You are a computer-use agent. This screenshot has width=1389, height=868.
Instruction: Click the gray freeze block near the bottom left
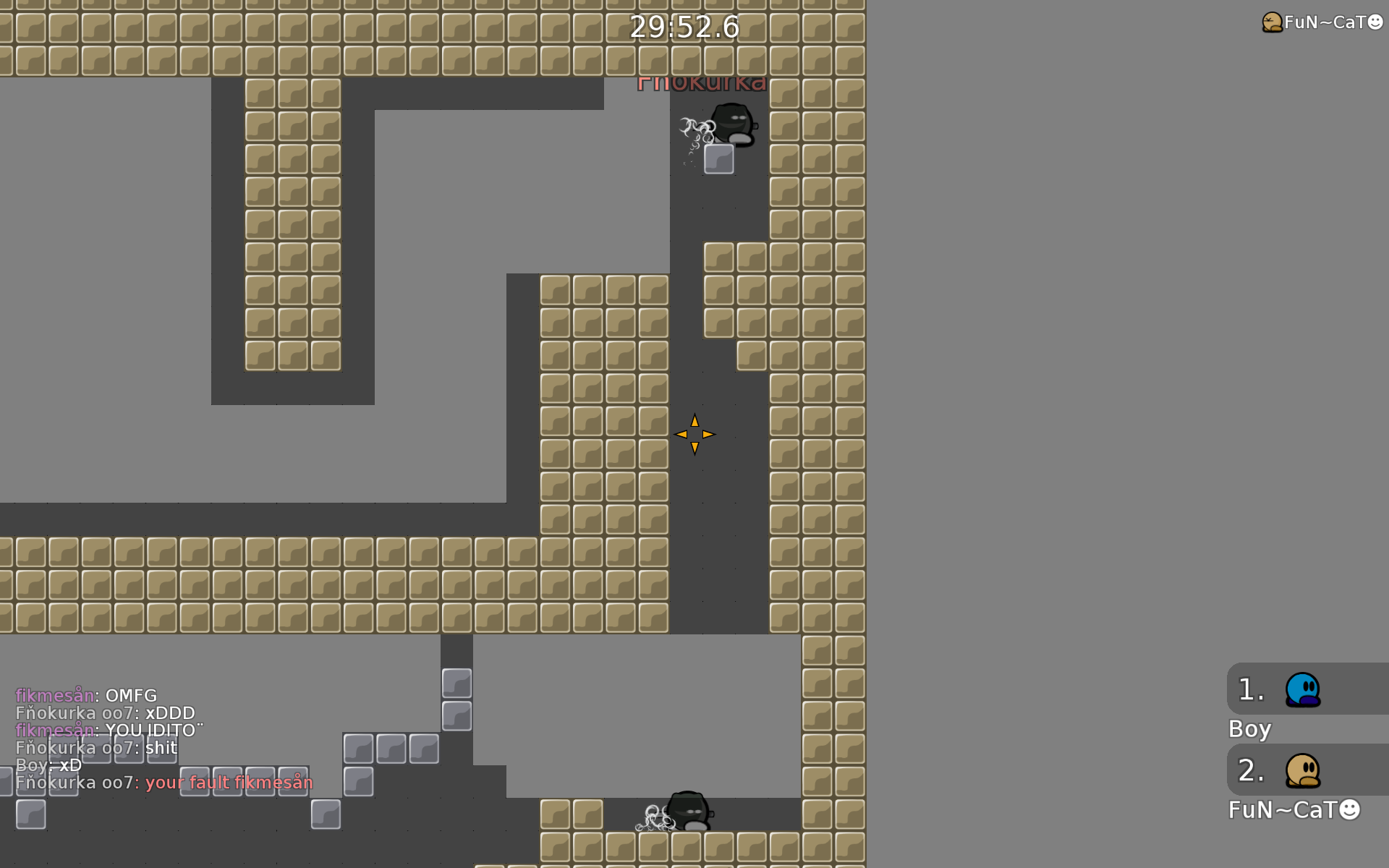[29, 814]
